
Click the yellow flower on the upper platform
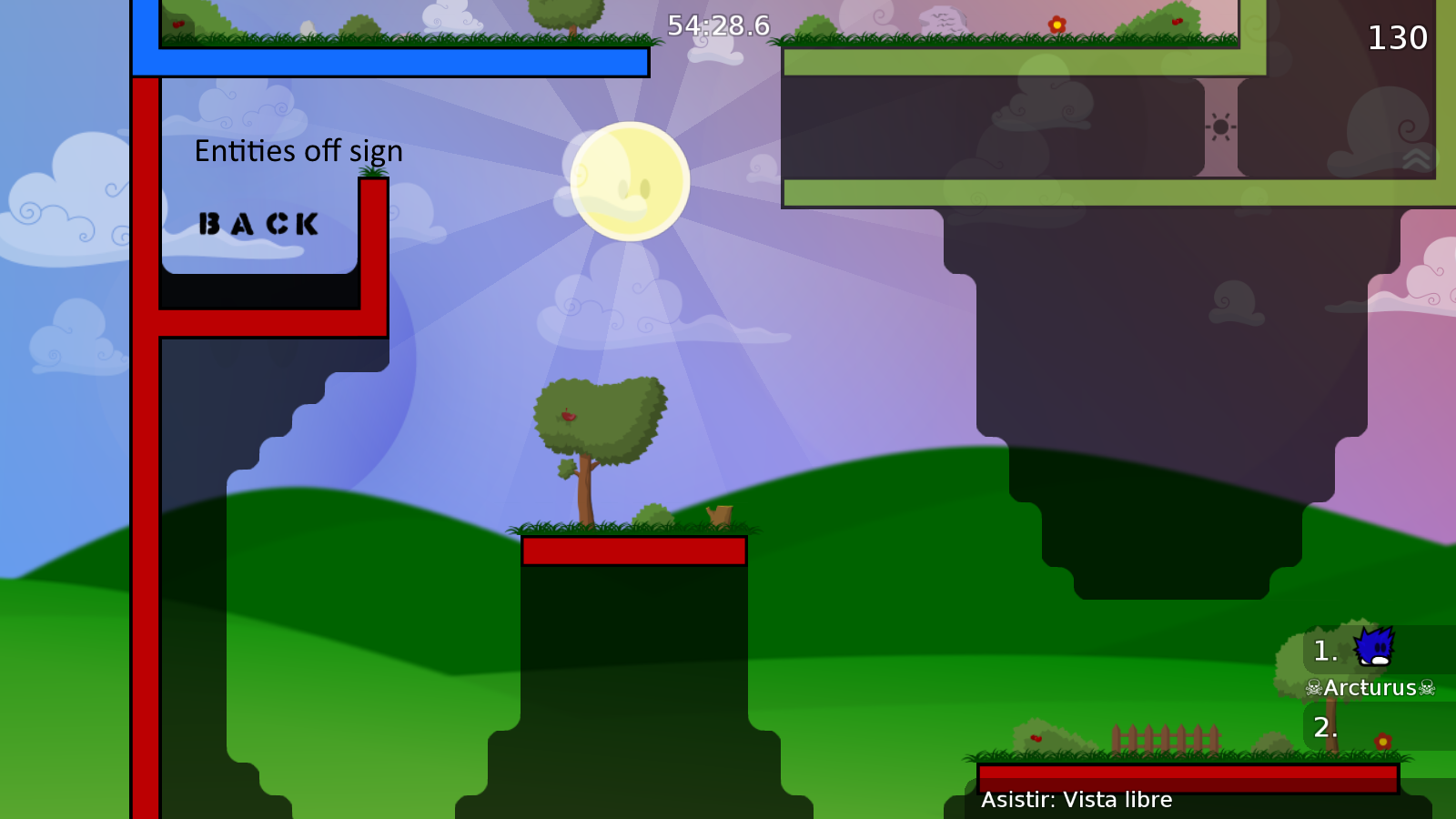[1057, 22]
